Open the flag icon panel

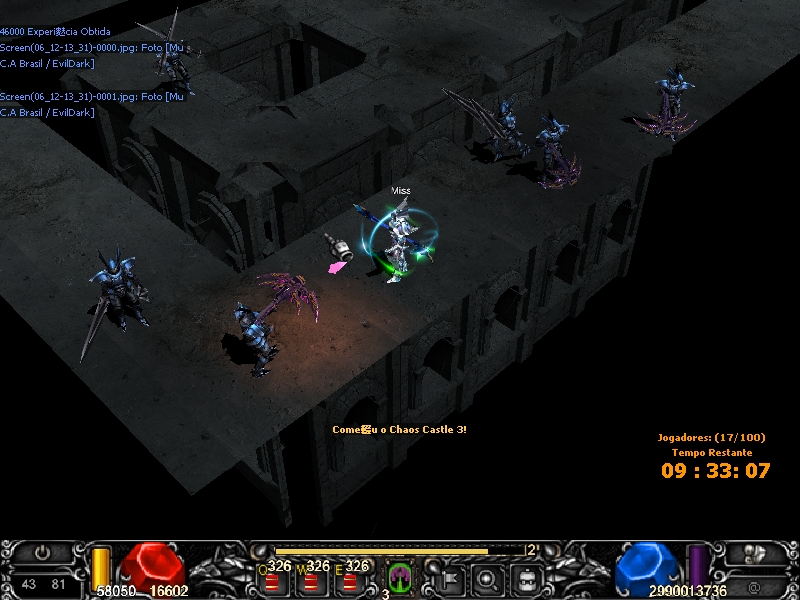448,577
